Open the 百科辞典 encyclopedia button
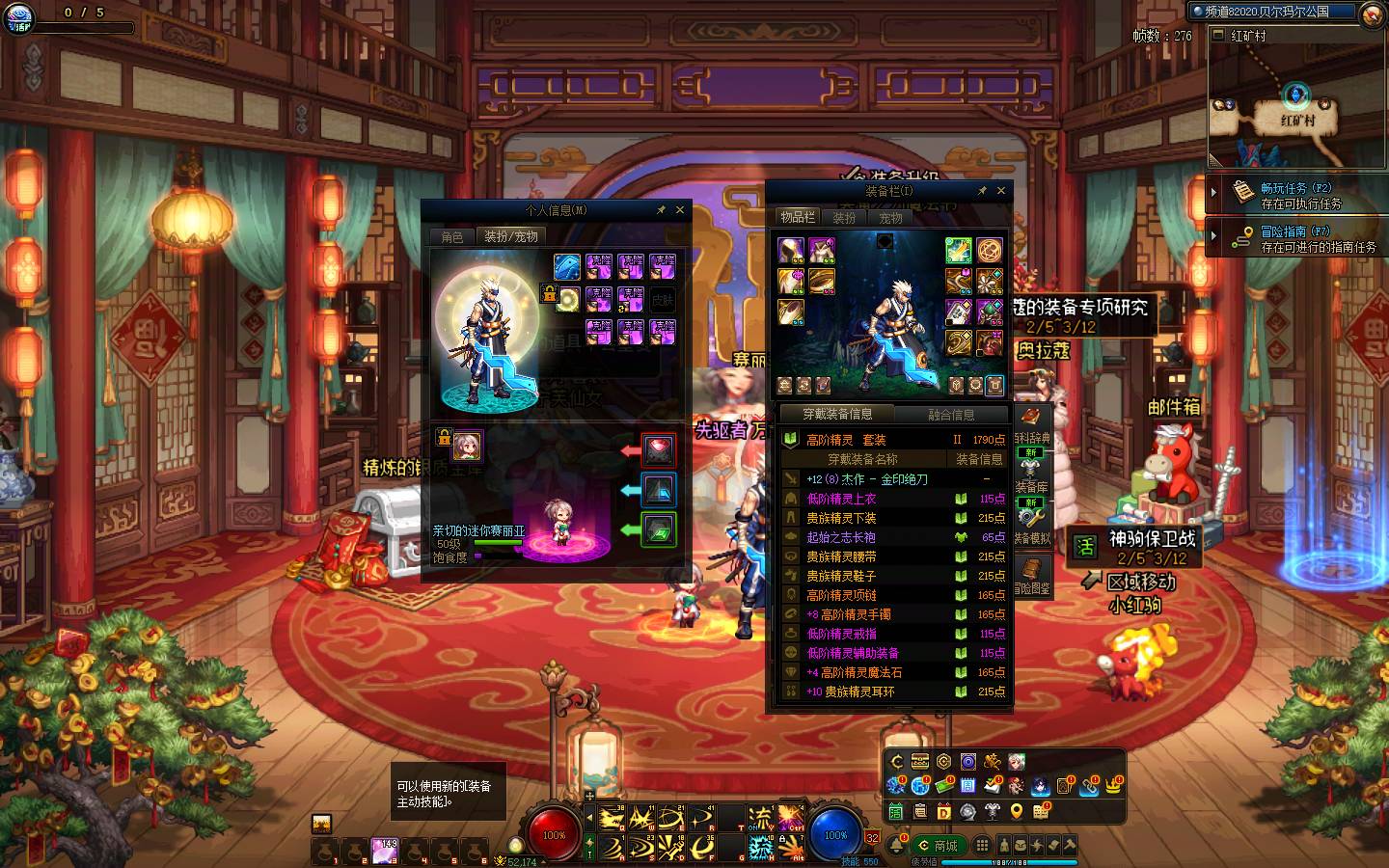The image size is (1389, 868). (x=1031, y=424)
